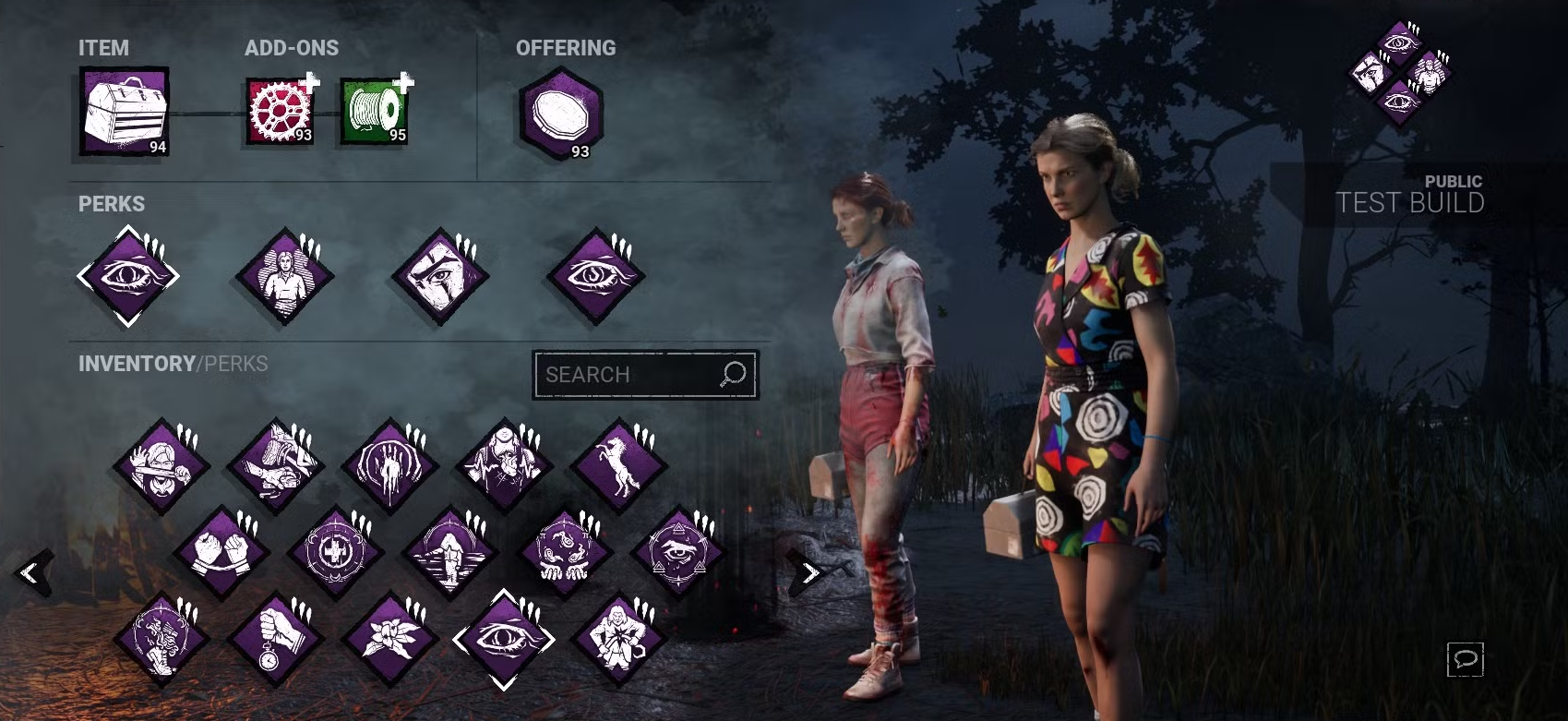This screenshot has height=721, width=1568.
Task: Choose the fist holding pocket watch perk
Action: coord(275,639)
